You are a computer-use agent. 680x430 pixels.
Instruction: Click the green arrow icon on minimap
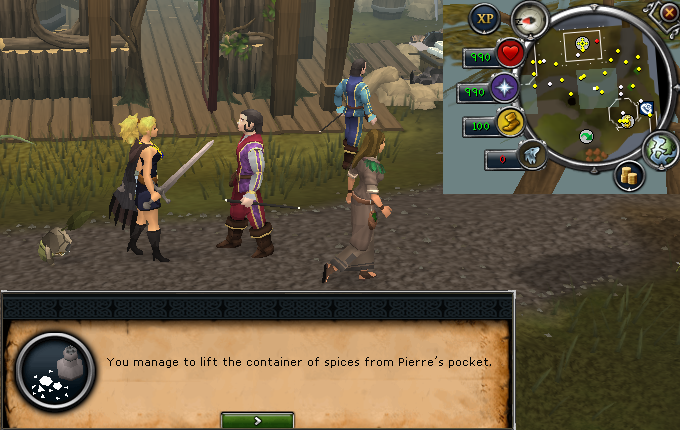(586, 136)
